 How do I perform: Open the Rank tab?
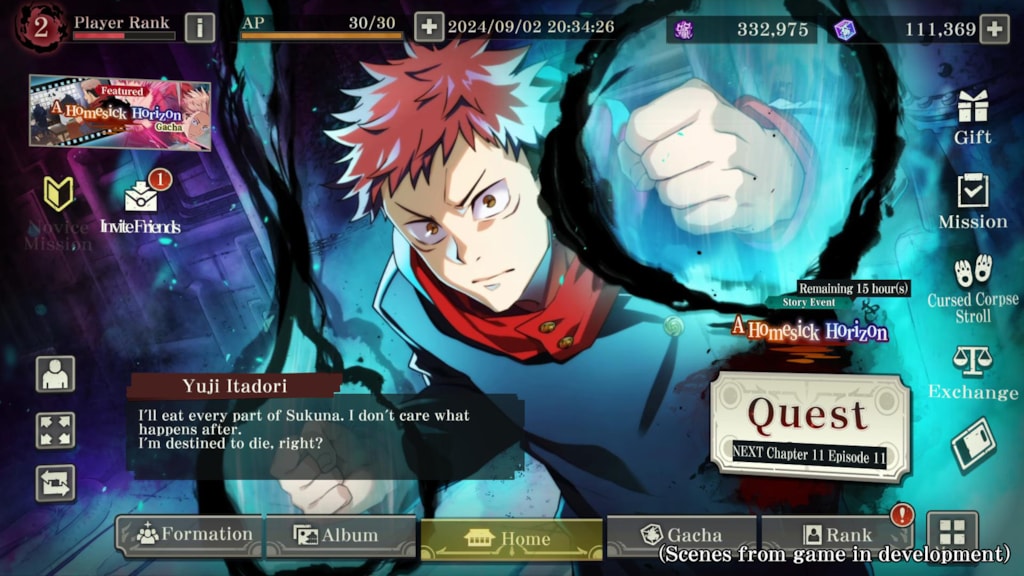click(x=836, y=536)
